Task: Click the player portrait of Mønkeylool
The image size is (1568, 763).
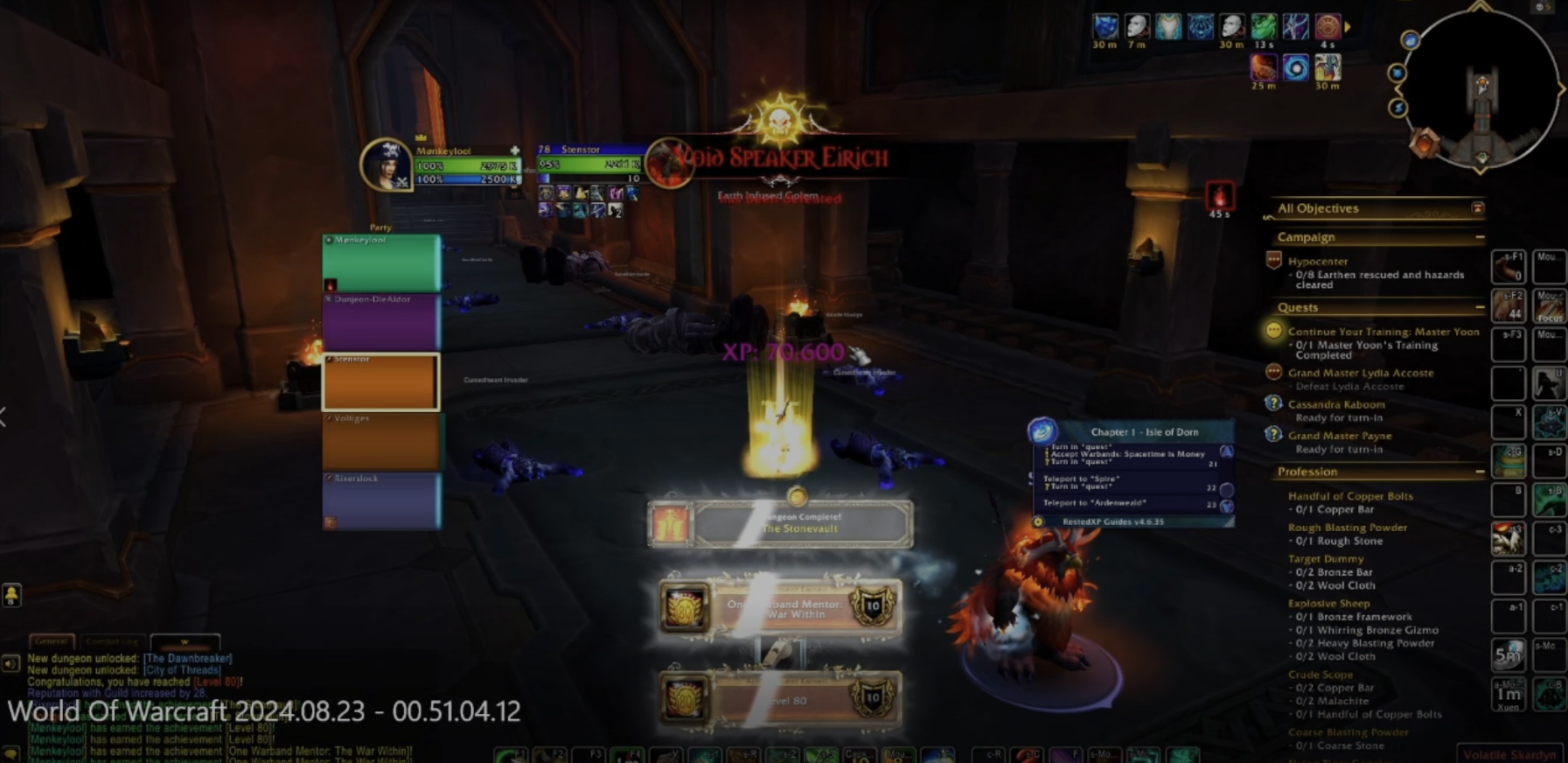Action: pyautogui.click(x=386, y=164)
